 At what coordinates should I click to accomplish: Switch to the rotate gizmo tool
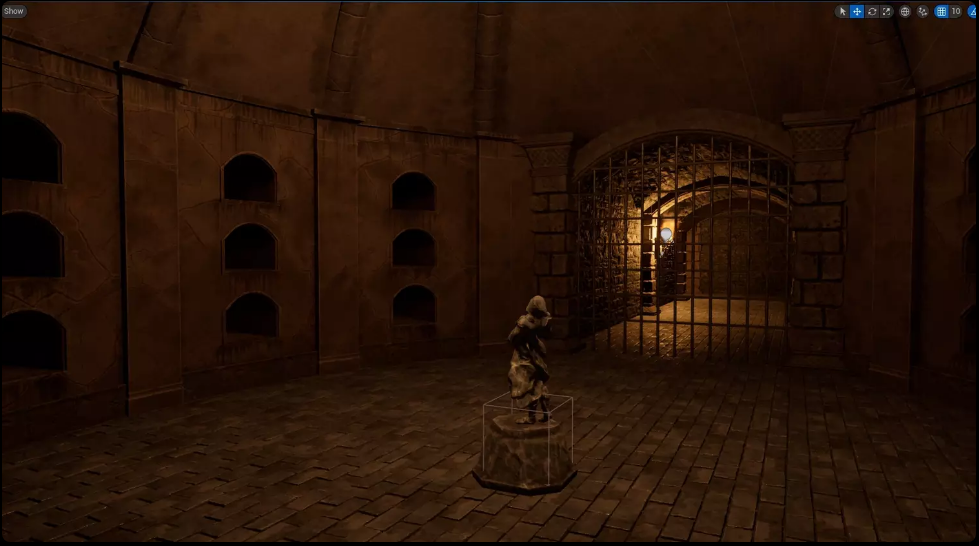click(x=872, y=11)
